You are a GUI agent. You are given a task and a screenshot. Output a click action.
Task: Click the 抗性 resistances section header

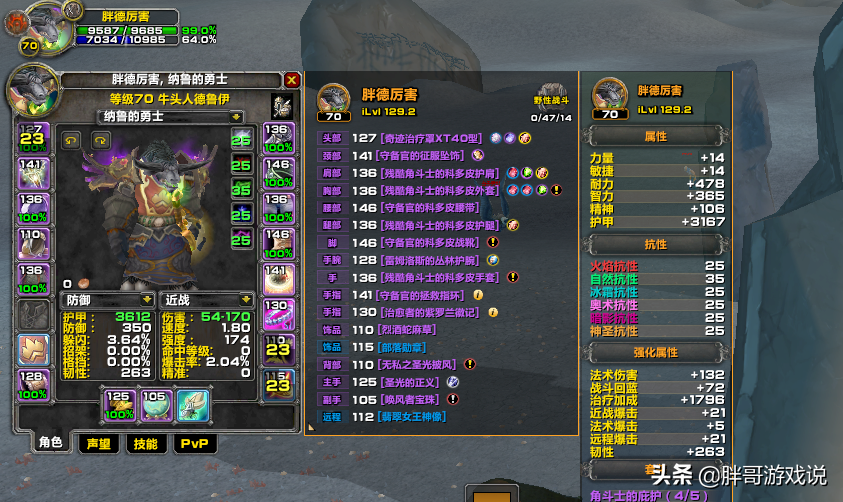pos(655,244)
